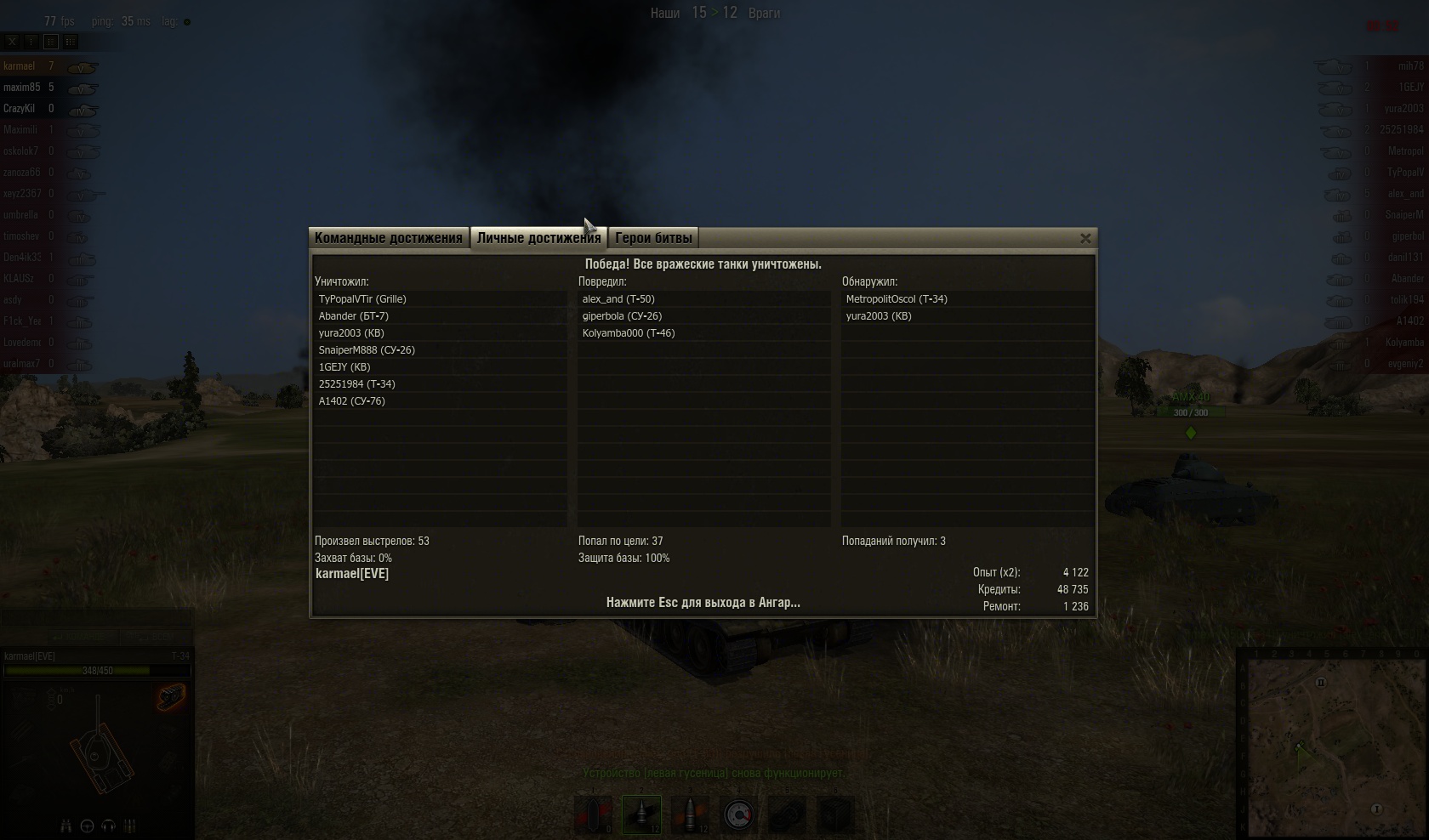Open the Герои битвы tab
Viewport: 1429px width, 840px height.
[x=653, y=238]
